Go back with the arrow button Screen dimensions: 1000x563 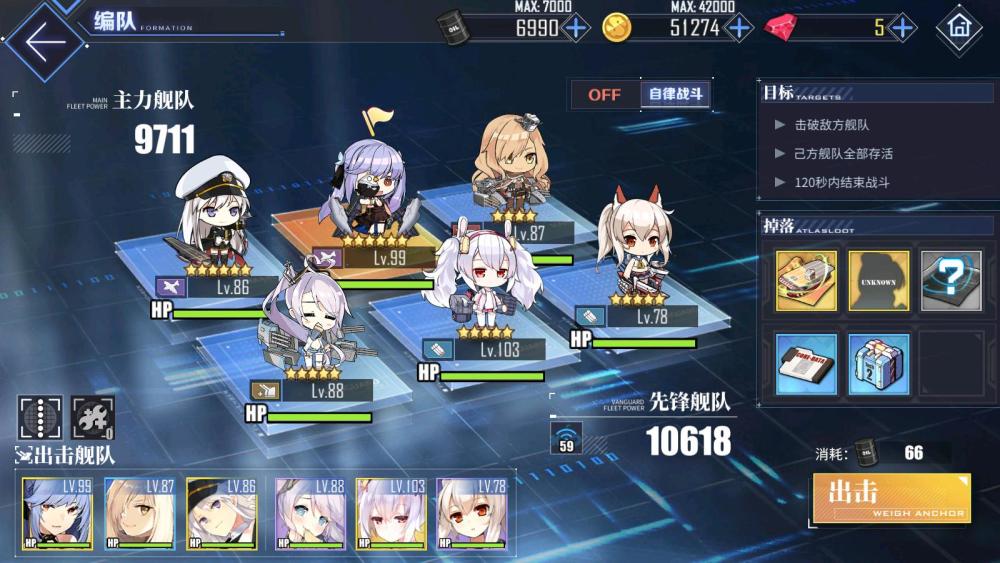click(43, 40)
